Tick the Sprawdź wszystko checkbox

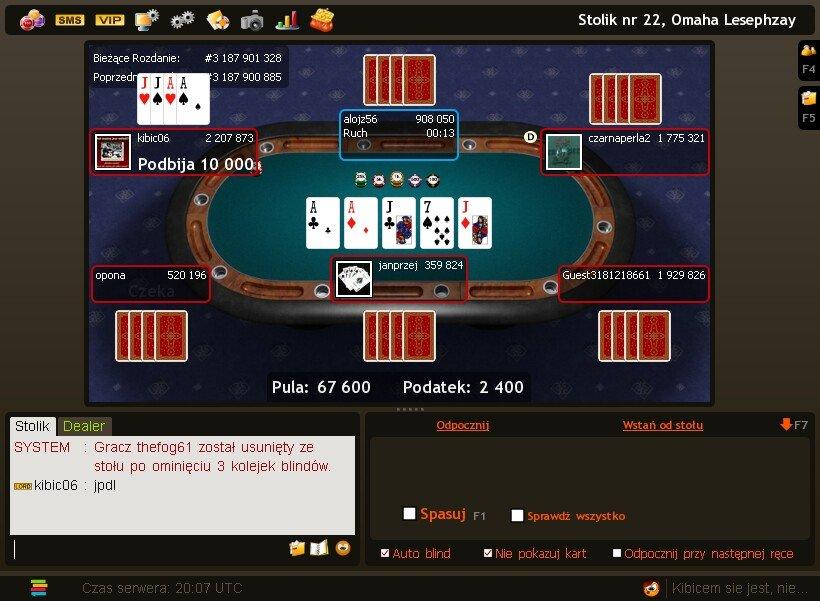click(x=517, y=516)
